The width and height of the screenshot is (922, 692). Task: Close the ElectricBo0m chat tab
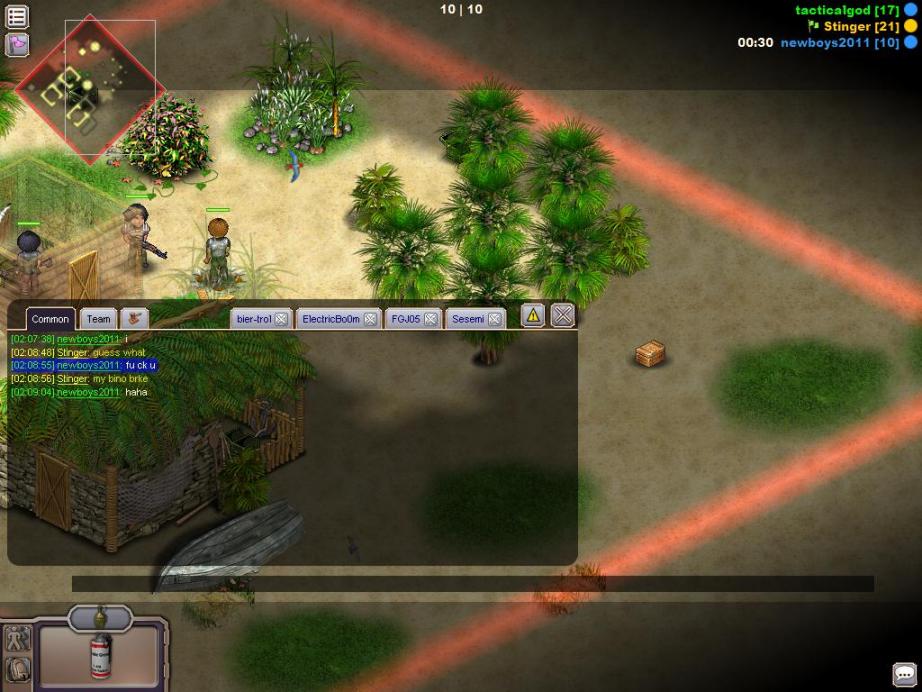pyautogui.click(x=370, y=319)
